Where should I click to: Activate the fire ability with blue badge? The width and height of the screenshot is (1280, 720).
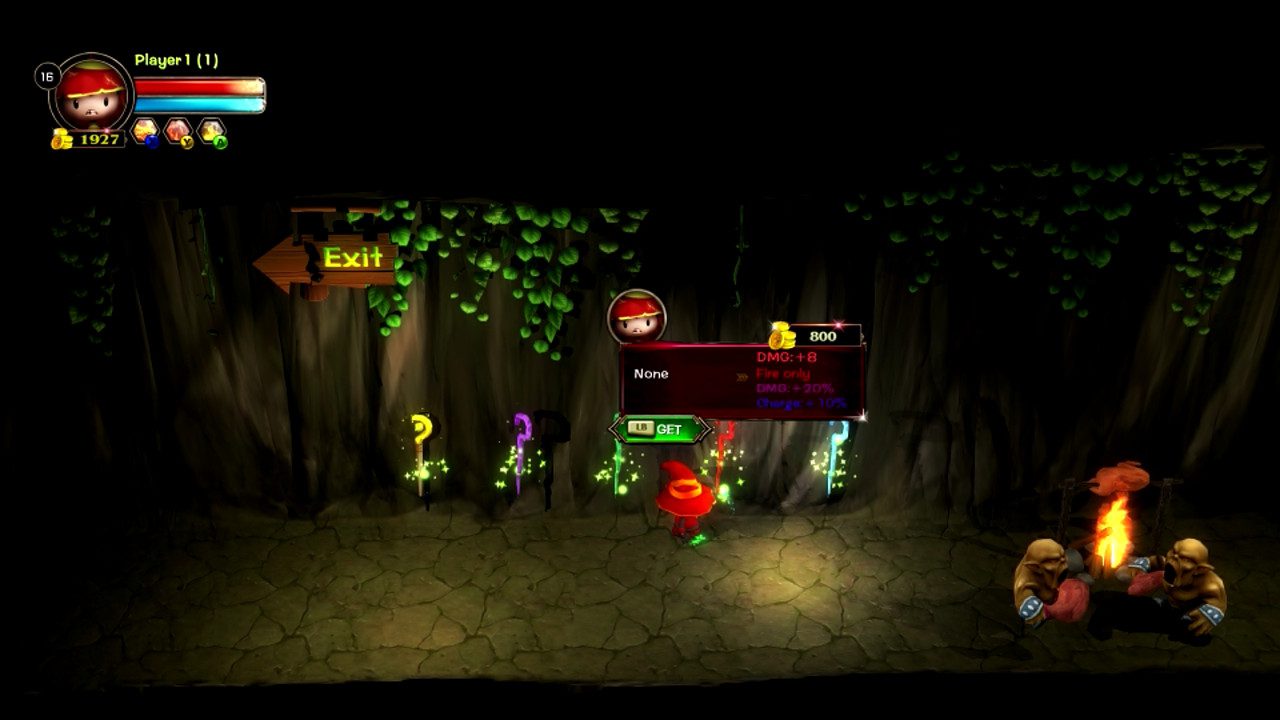[145, 131]
